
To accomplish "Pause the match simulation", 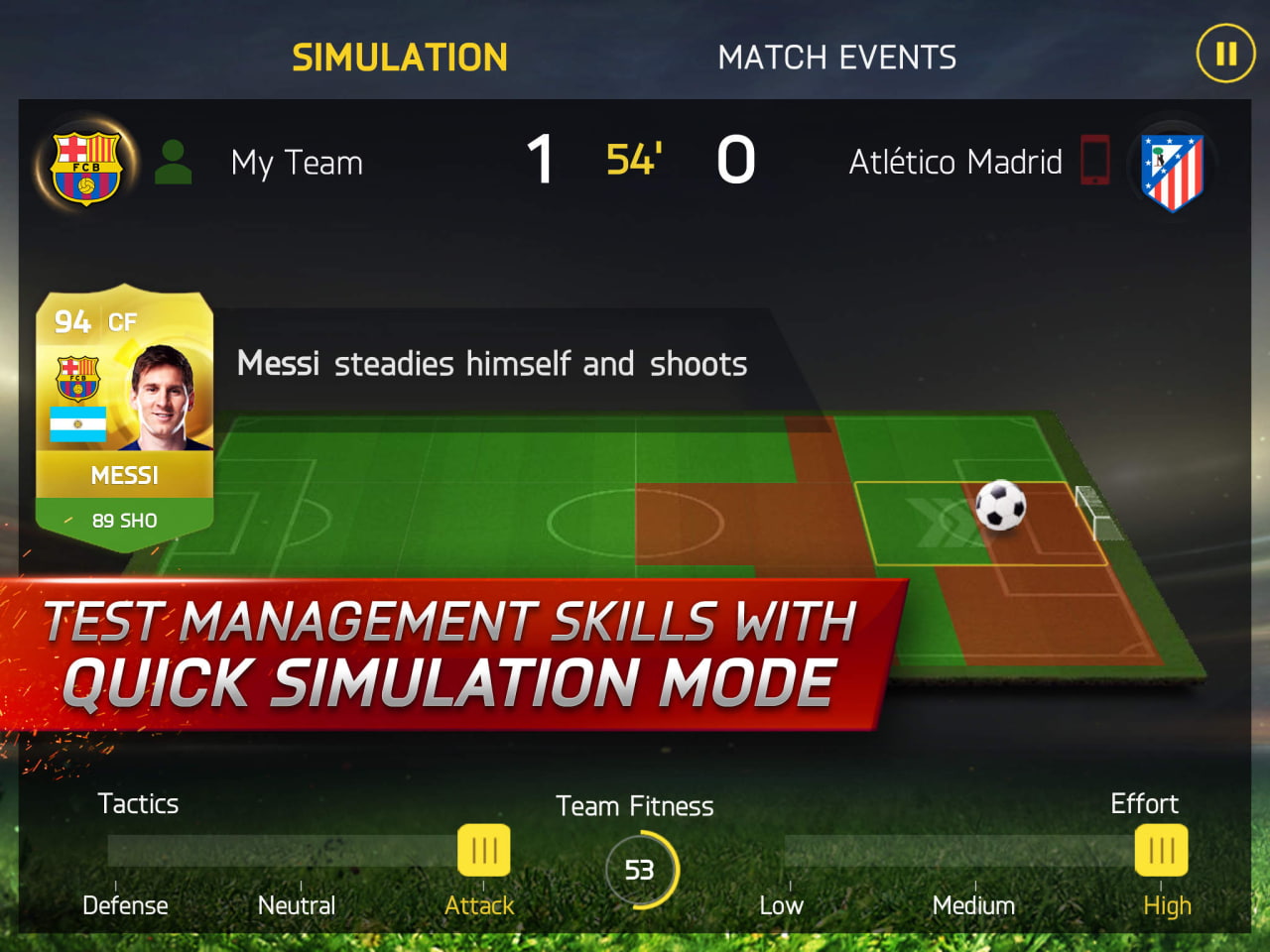I will [x=1225, y=55].
